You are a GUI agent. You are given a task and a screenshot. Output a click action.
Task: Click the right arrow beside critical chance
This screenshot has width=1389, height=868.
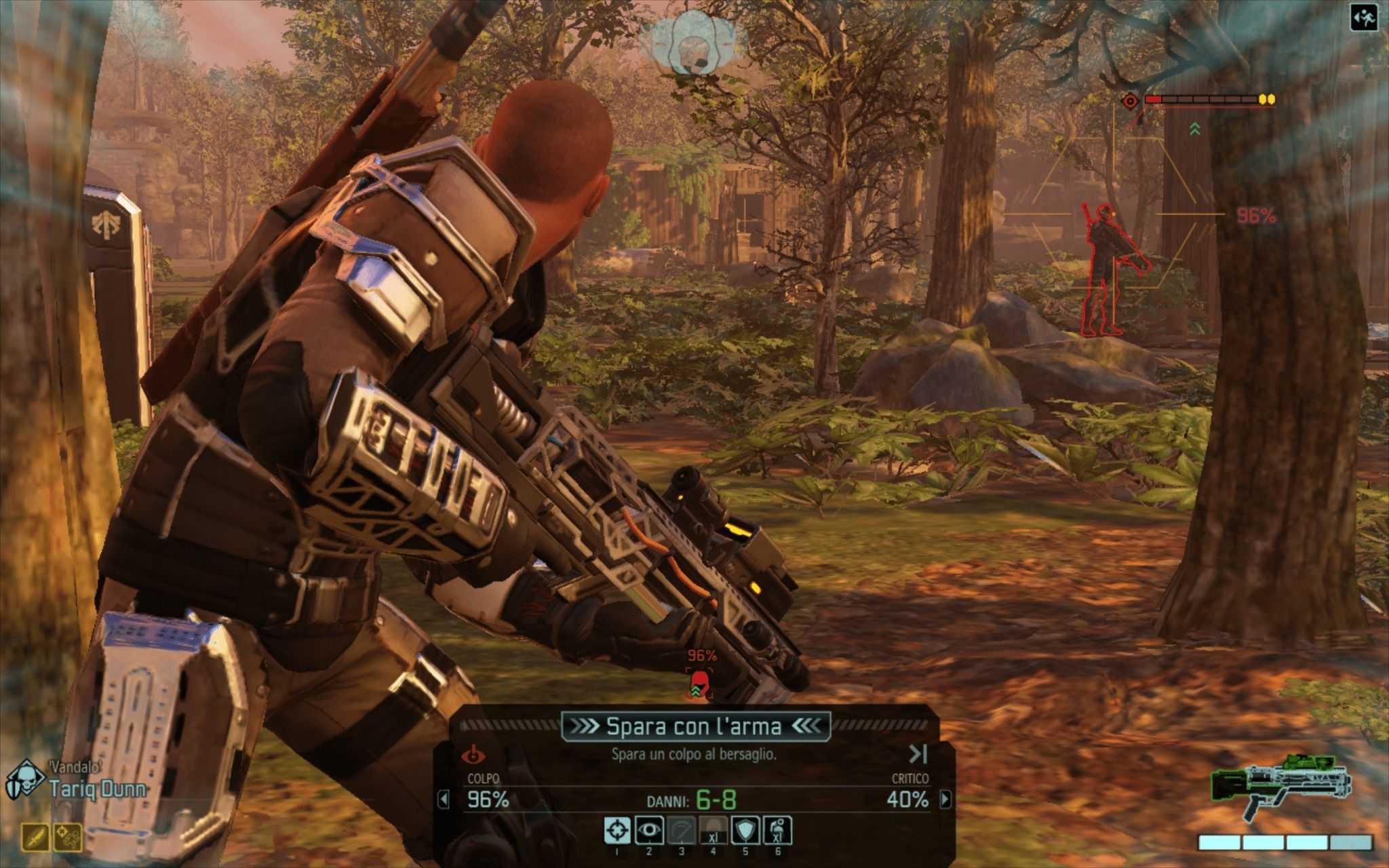coord(945,800)
